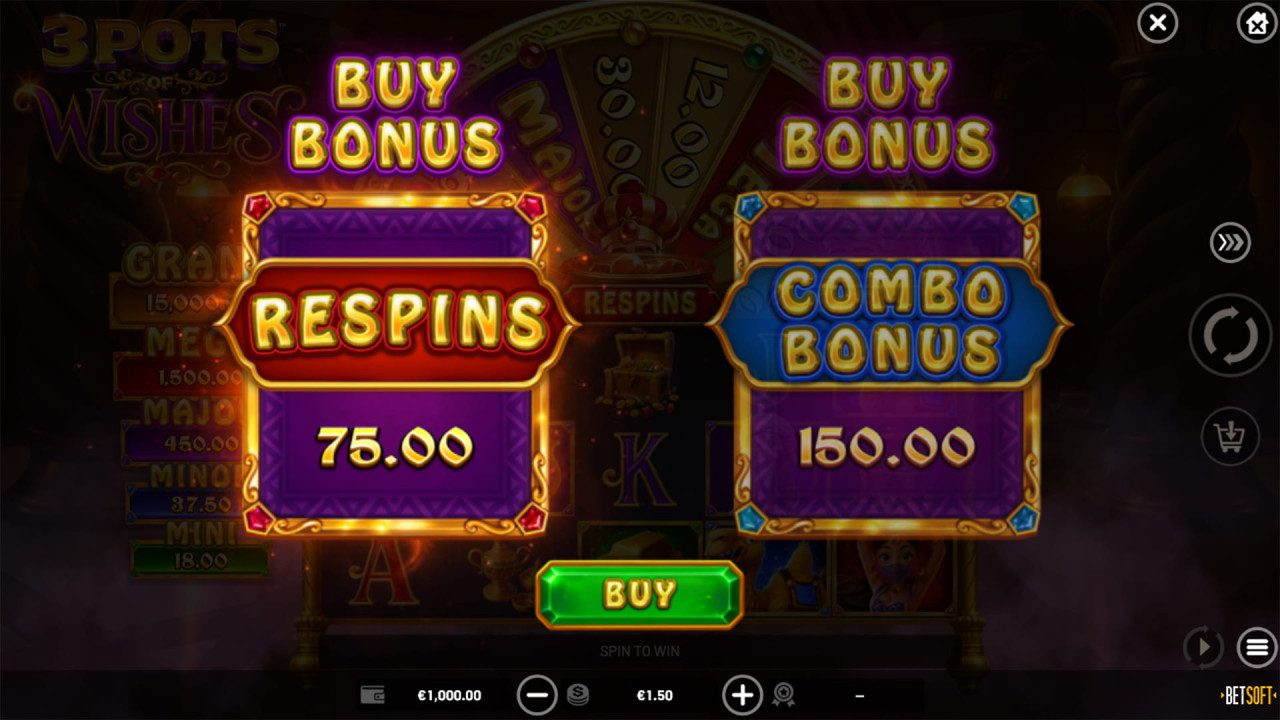Open the bet amount €1.50 field

click(x=654, y=694)
